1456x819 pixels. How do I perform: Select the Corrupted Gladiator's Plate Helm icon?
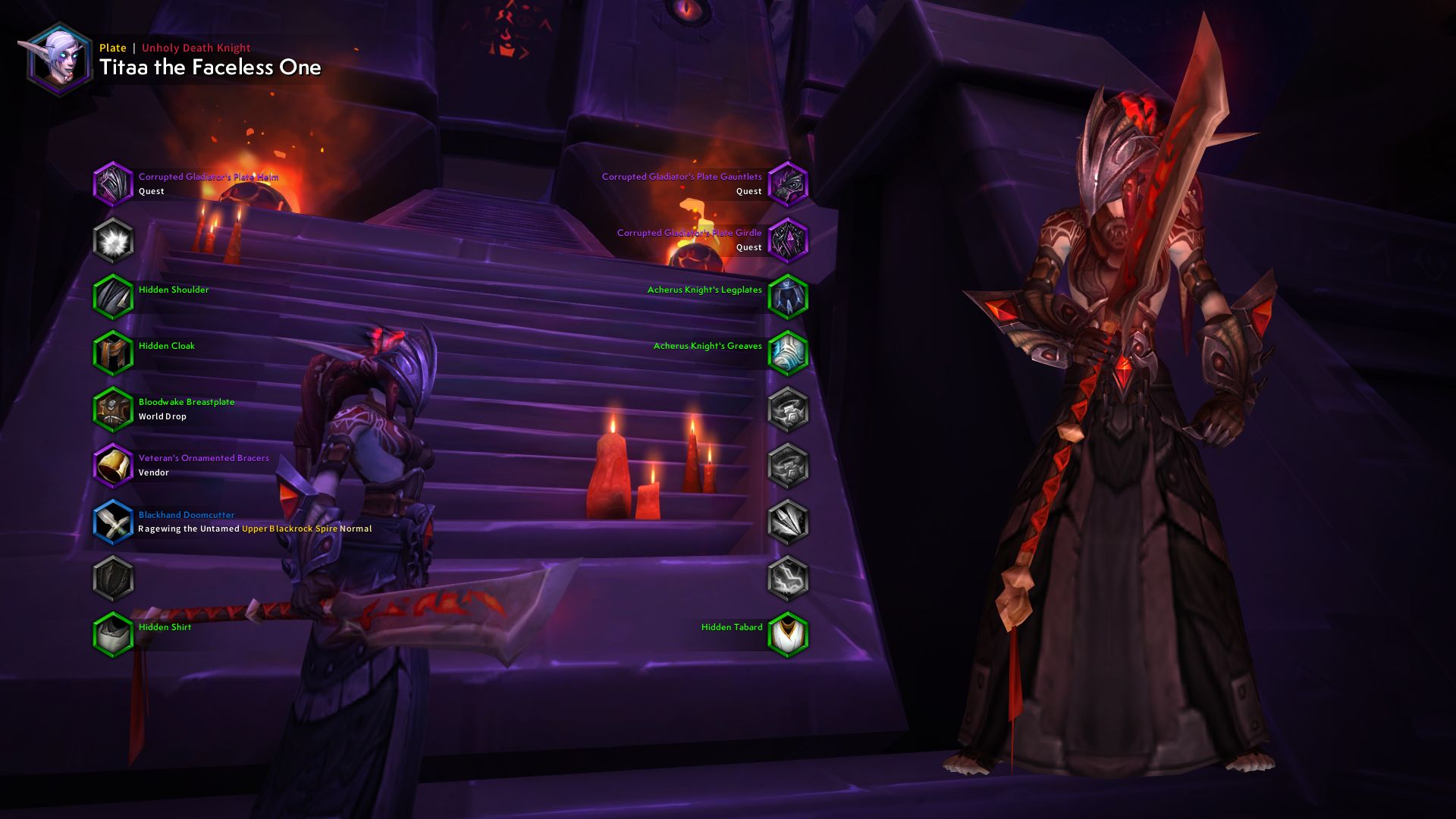coord(112,183)
